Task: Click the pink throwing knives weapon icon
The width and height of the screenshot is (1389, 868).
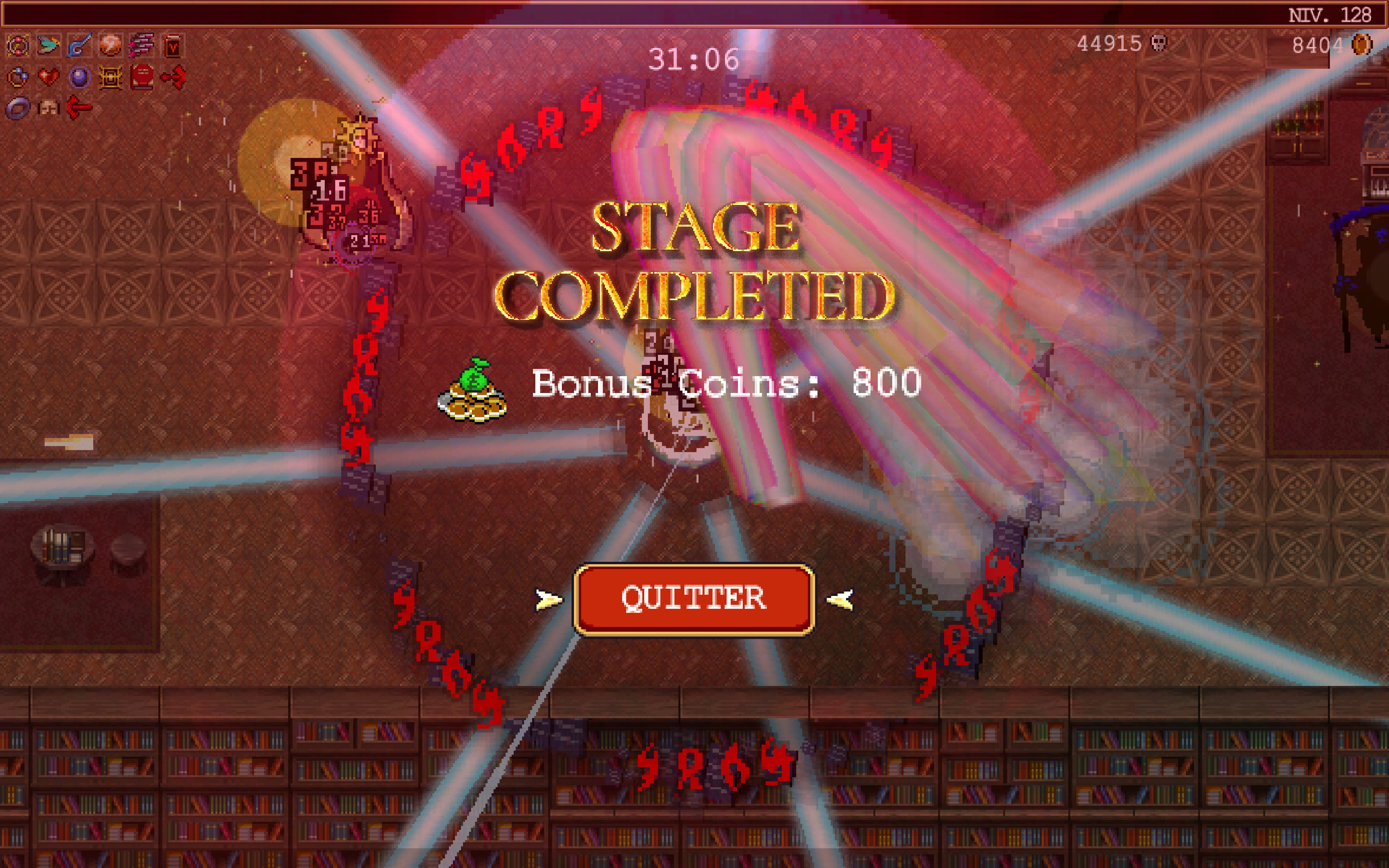Action: (x=142, y=46)
